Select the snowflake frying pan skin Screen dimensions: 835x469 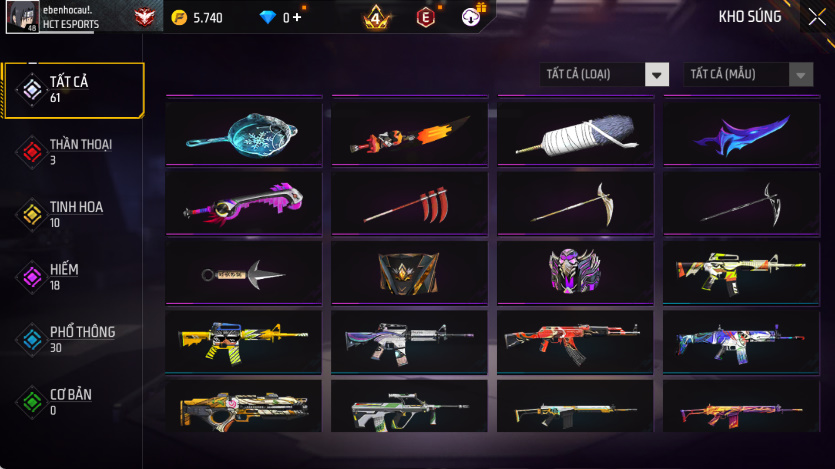pos(244,133)
